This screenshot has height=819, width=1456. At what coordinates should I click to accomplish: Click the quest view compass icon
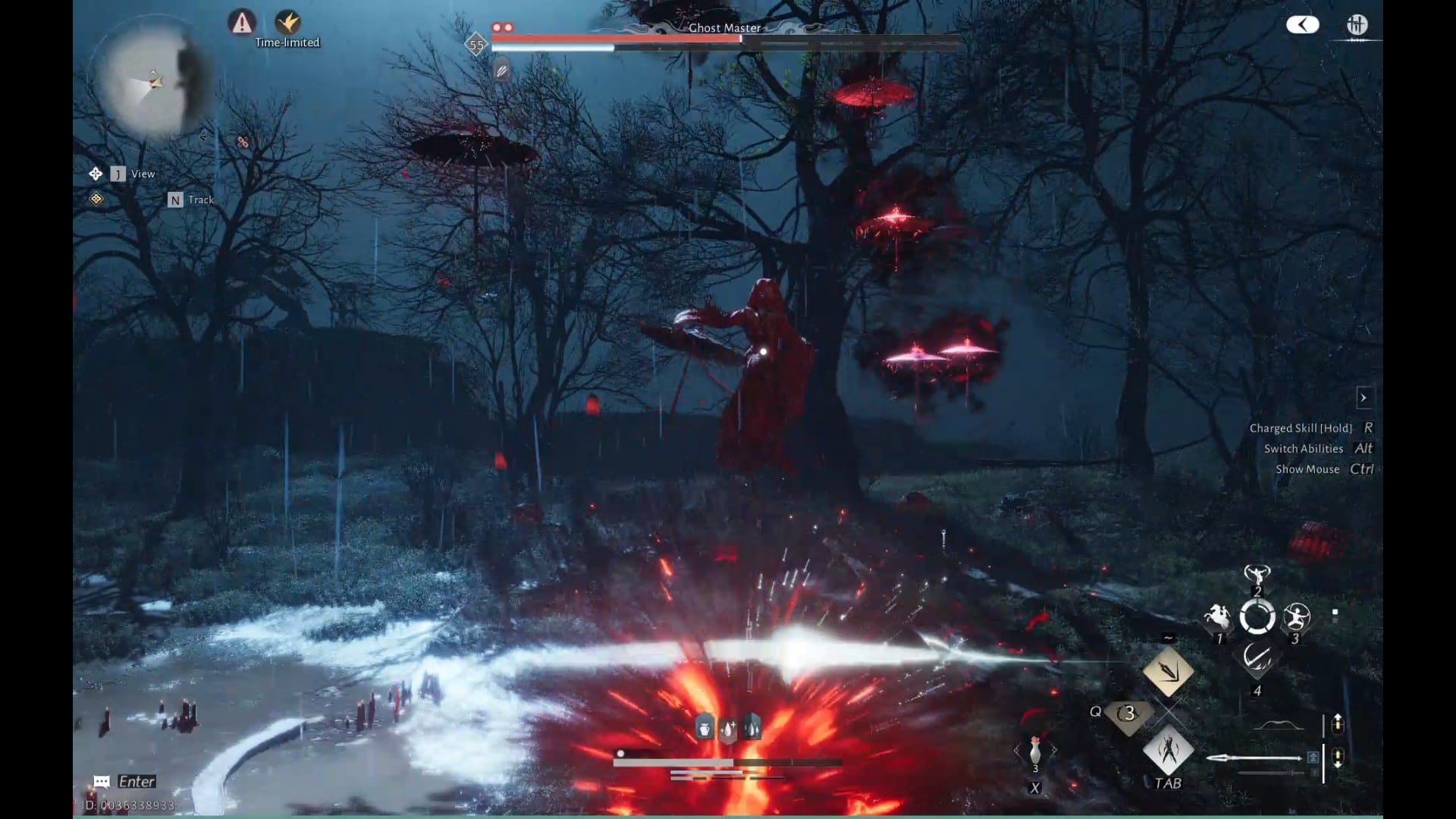(x=96, y=174)
